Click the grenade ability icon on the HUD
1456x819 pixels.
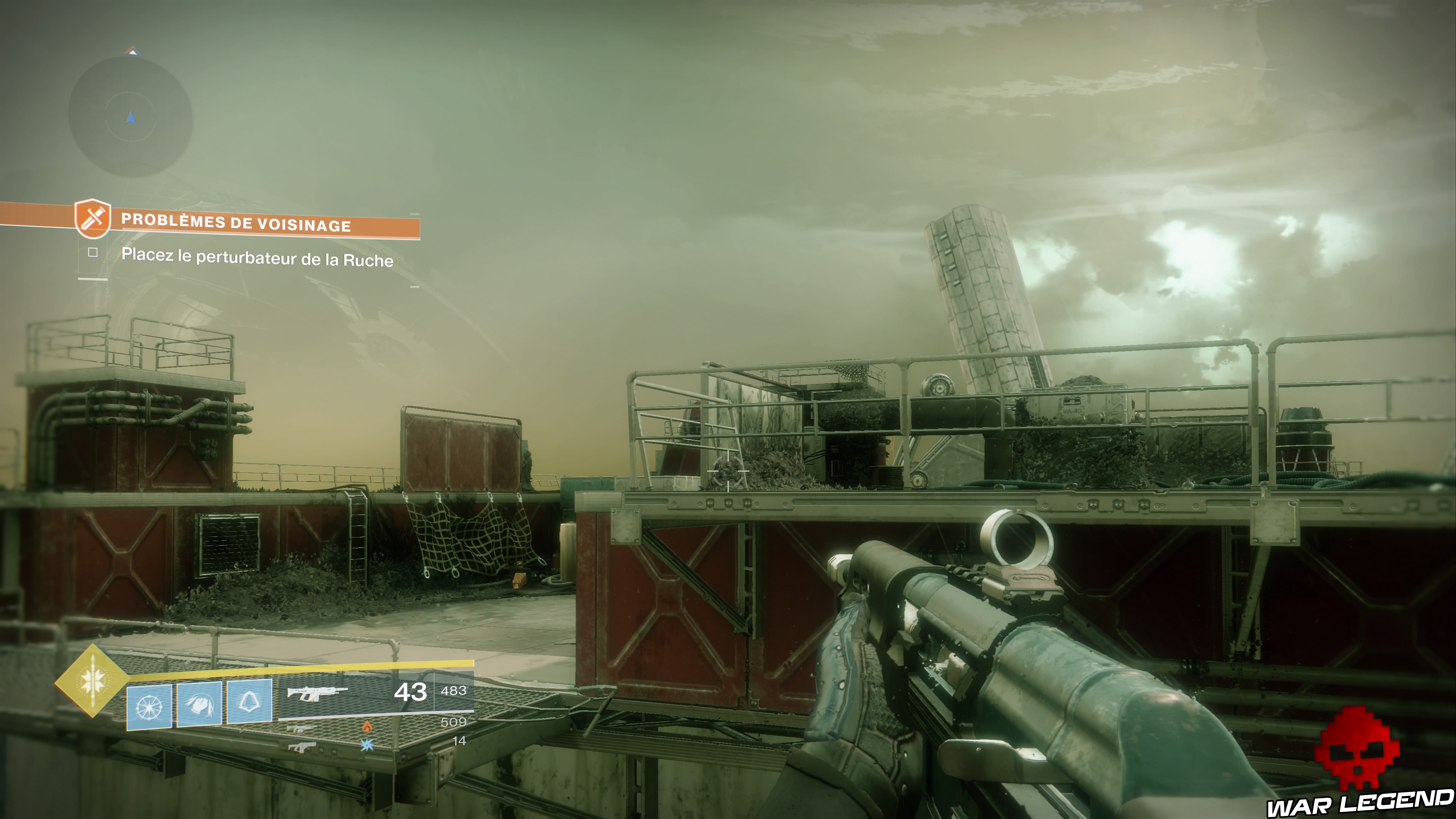coord(148,707)
